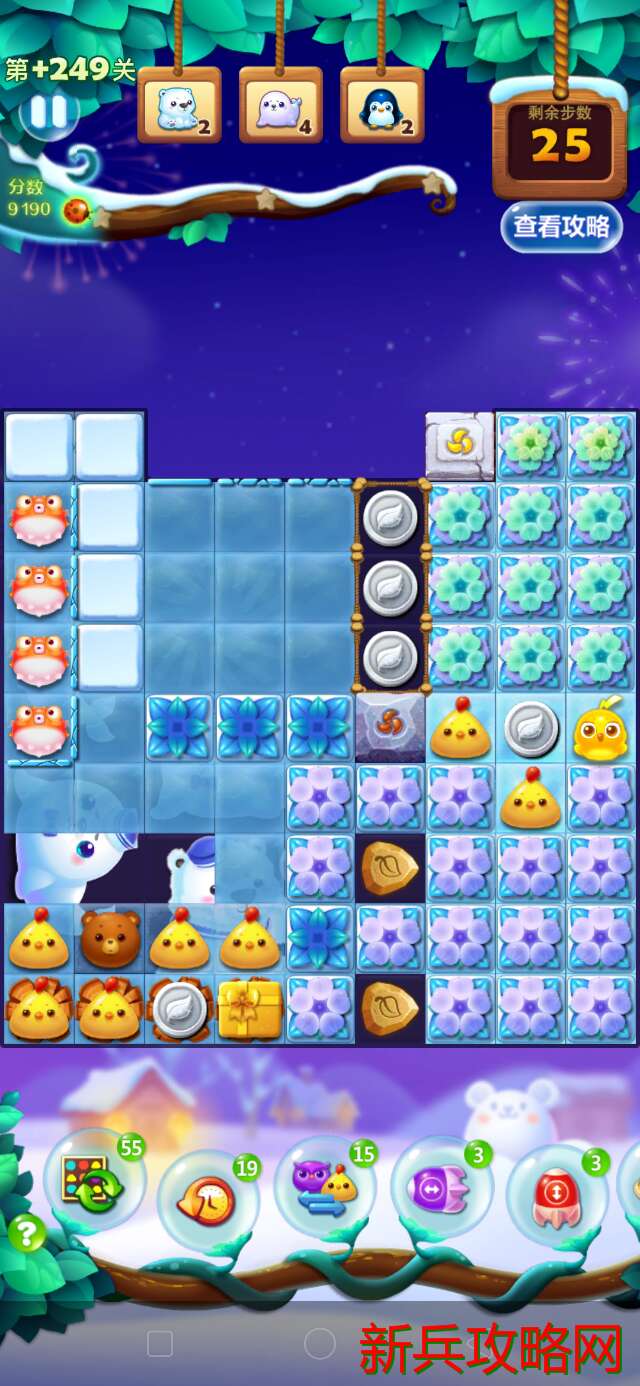Open the 查看攻略 strategy guide
This screenshot has height=1386, width=640.
click(561, 226)
